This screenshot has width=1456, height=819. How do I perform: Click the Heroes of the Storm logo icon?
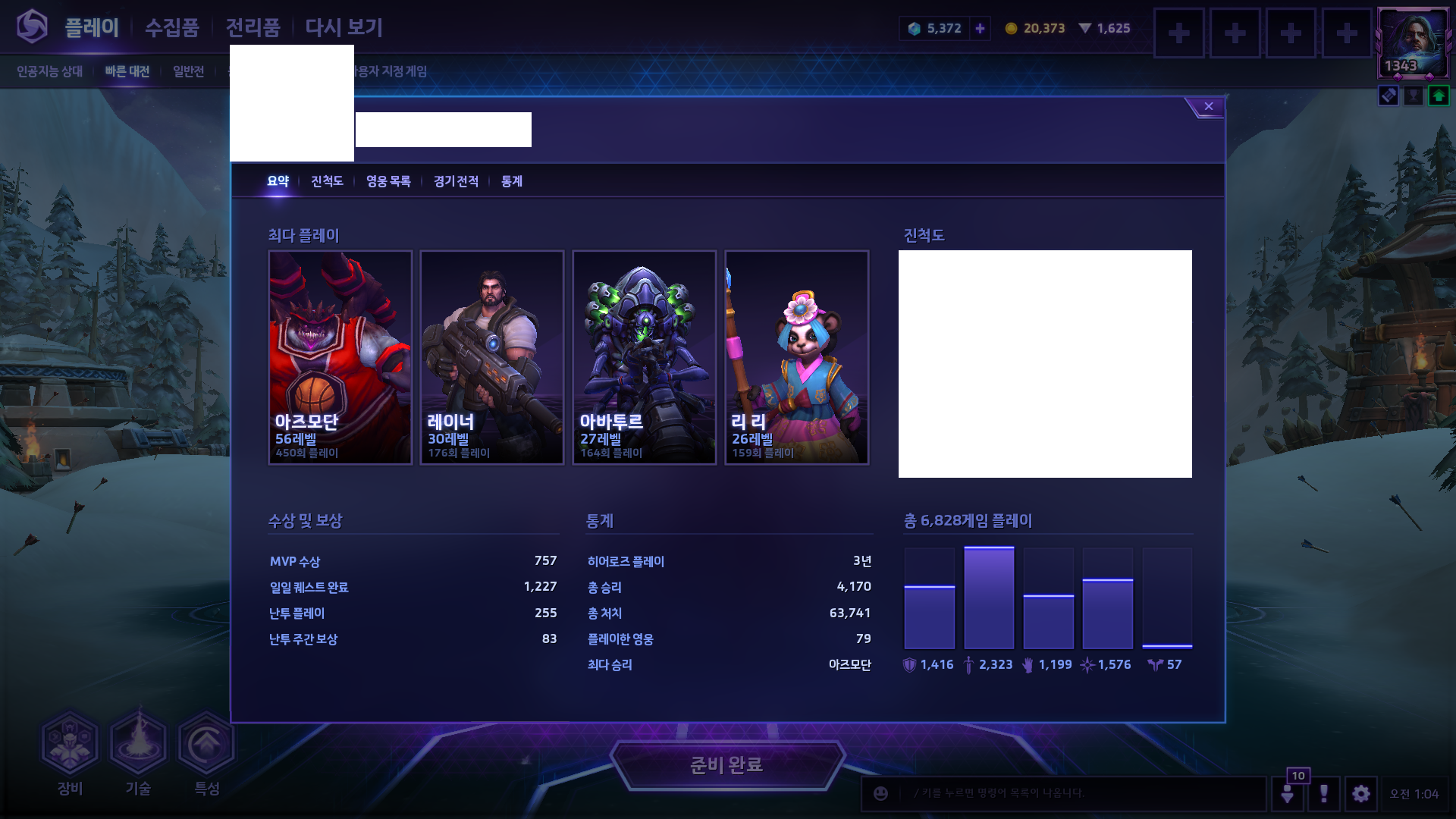[32, 27]
